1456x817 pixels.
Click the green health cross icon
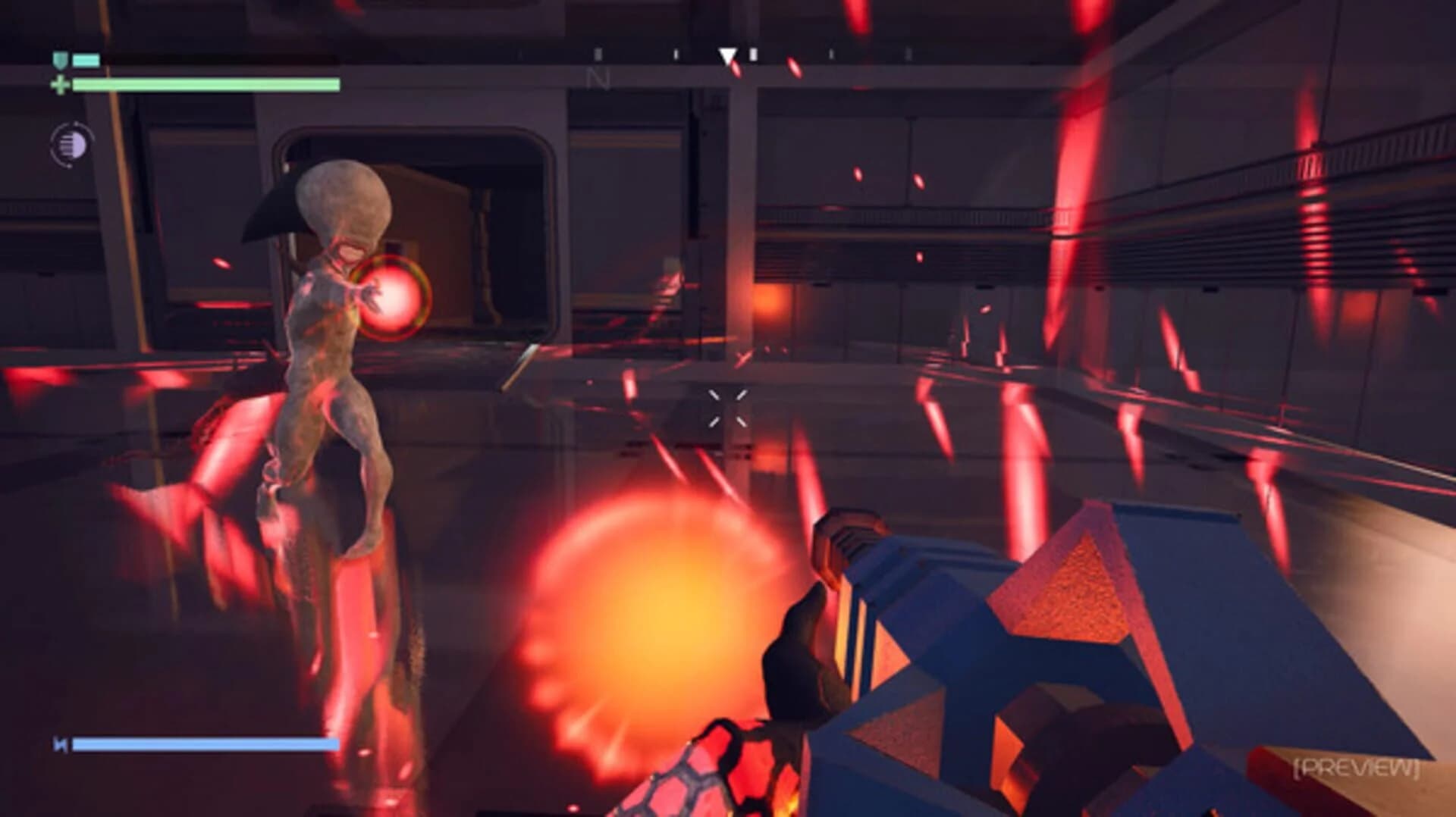click(61, 83)
